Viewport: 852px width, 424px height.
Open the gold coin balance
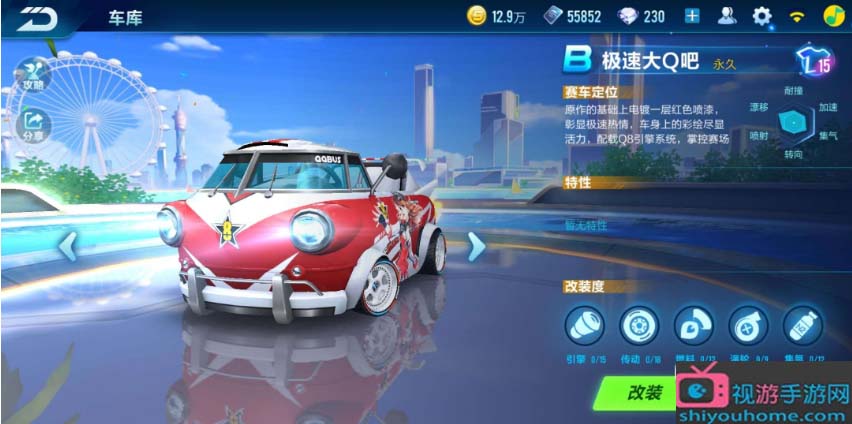[x=496, y=16]
